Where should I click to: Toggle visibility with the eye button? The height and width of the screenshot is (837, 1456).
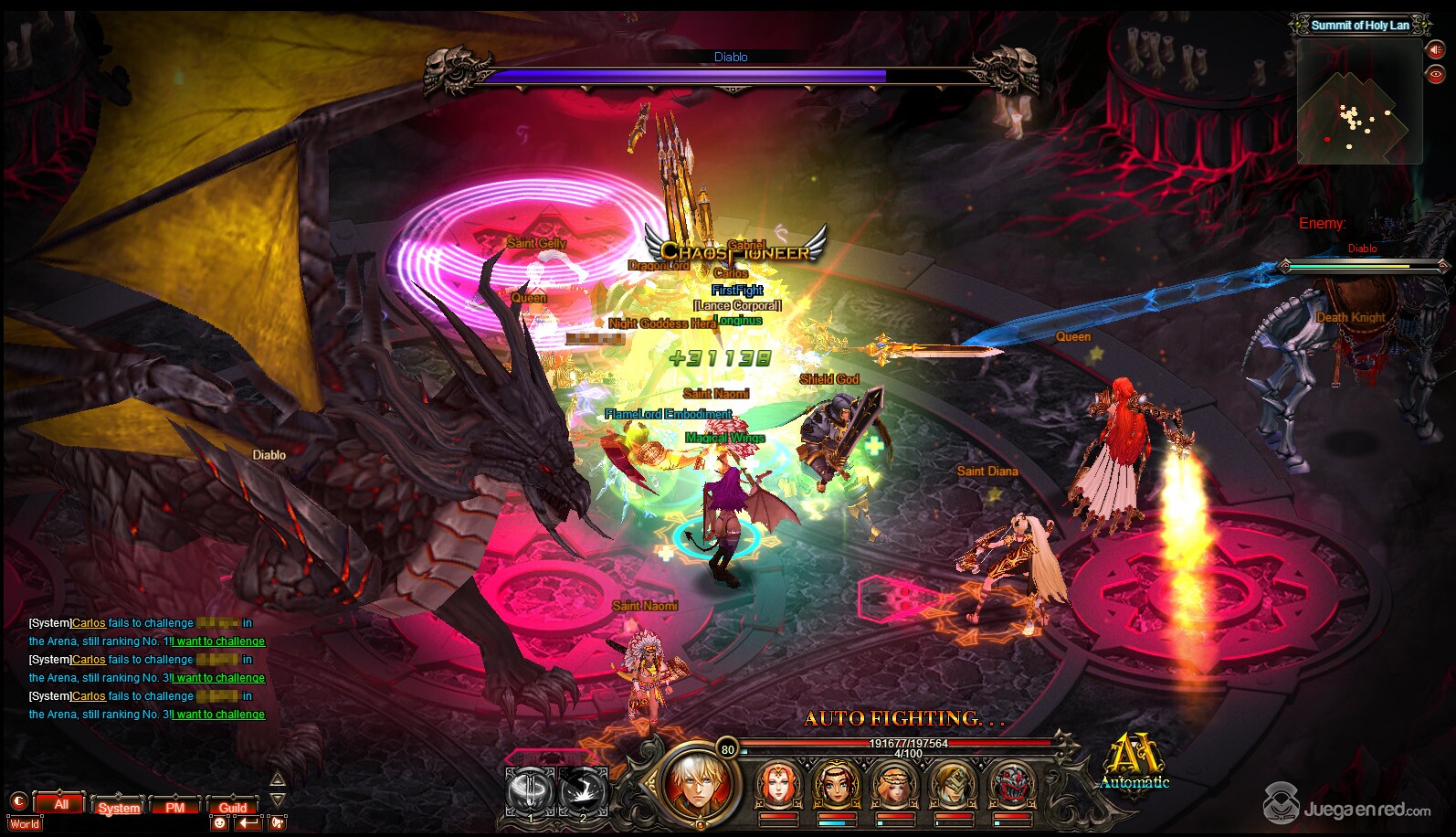1436,74
